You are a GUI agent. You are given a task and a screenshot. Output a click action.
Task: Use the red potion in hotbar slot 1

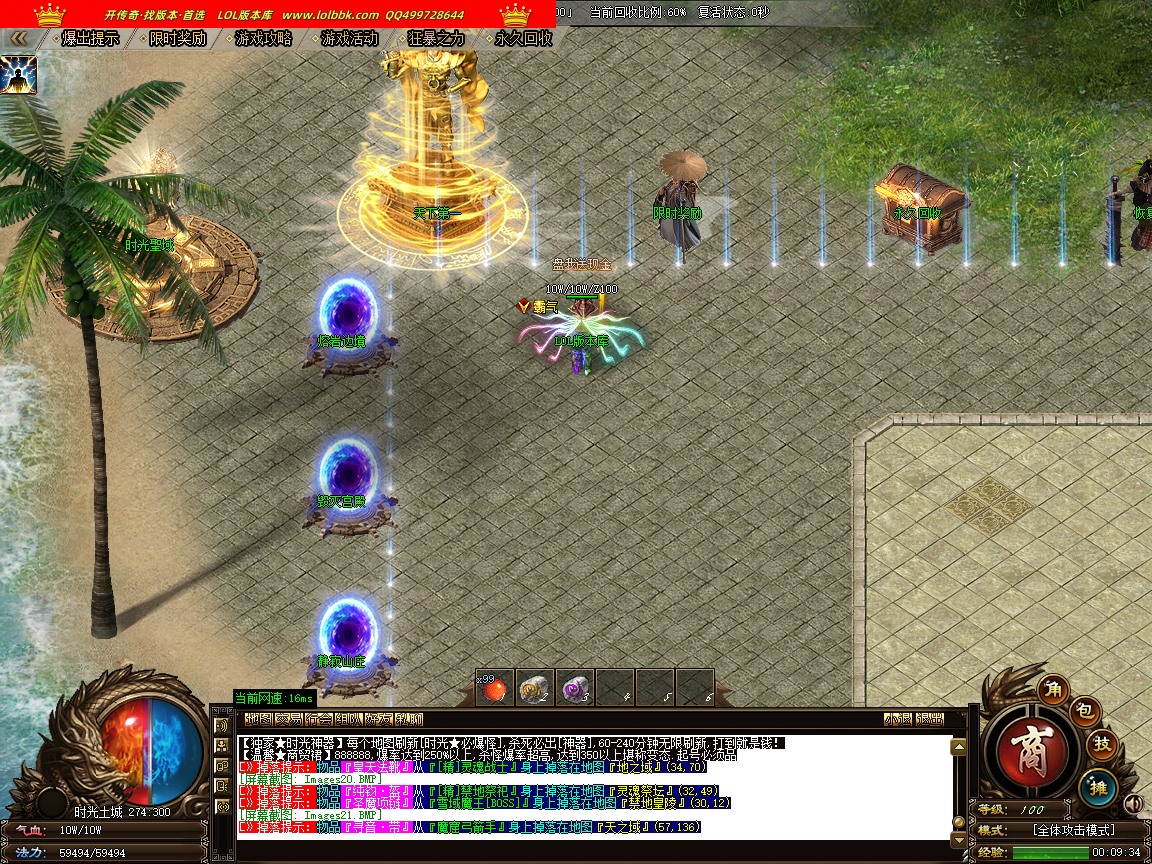(494, 687)
